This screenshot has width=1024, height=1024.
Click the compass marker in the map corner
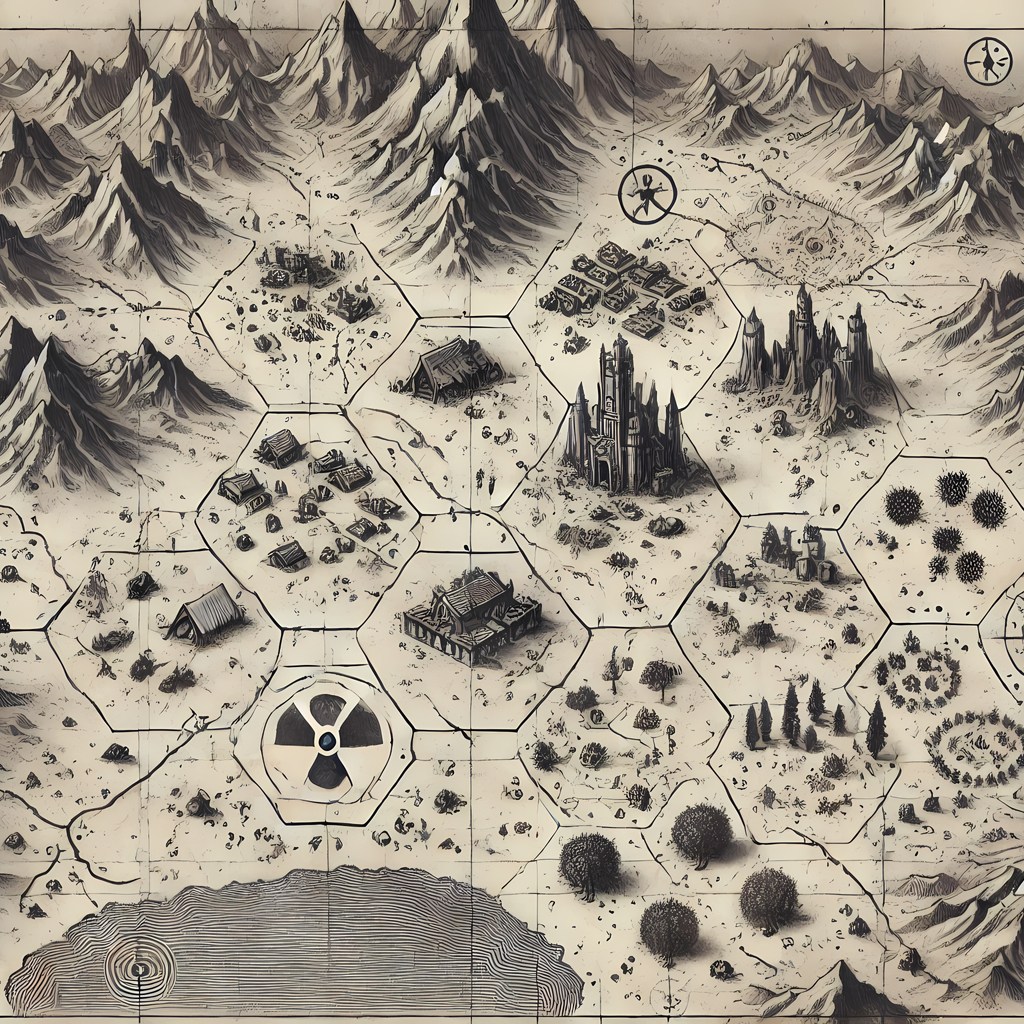point(987,62)
